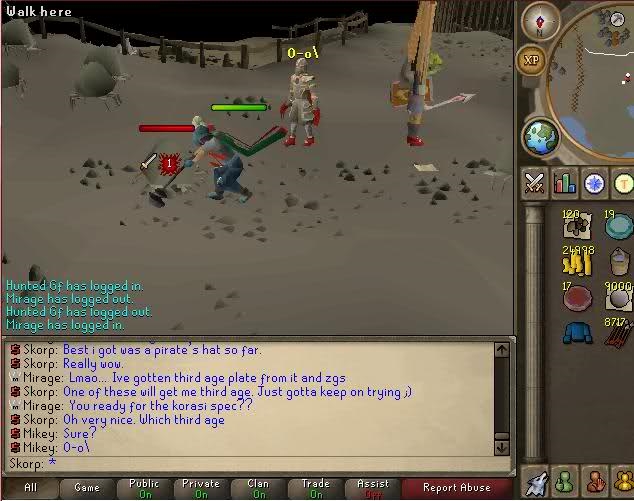Click the compass to face north
This screenshot has height=501, width=634.
click(540, 21)
